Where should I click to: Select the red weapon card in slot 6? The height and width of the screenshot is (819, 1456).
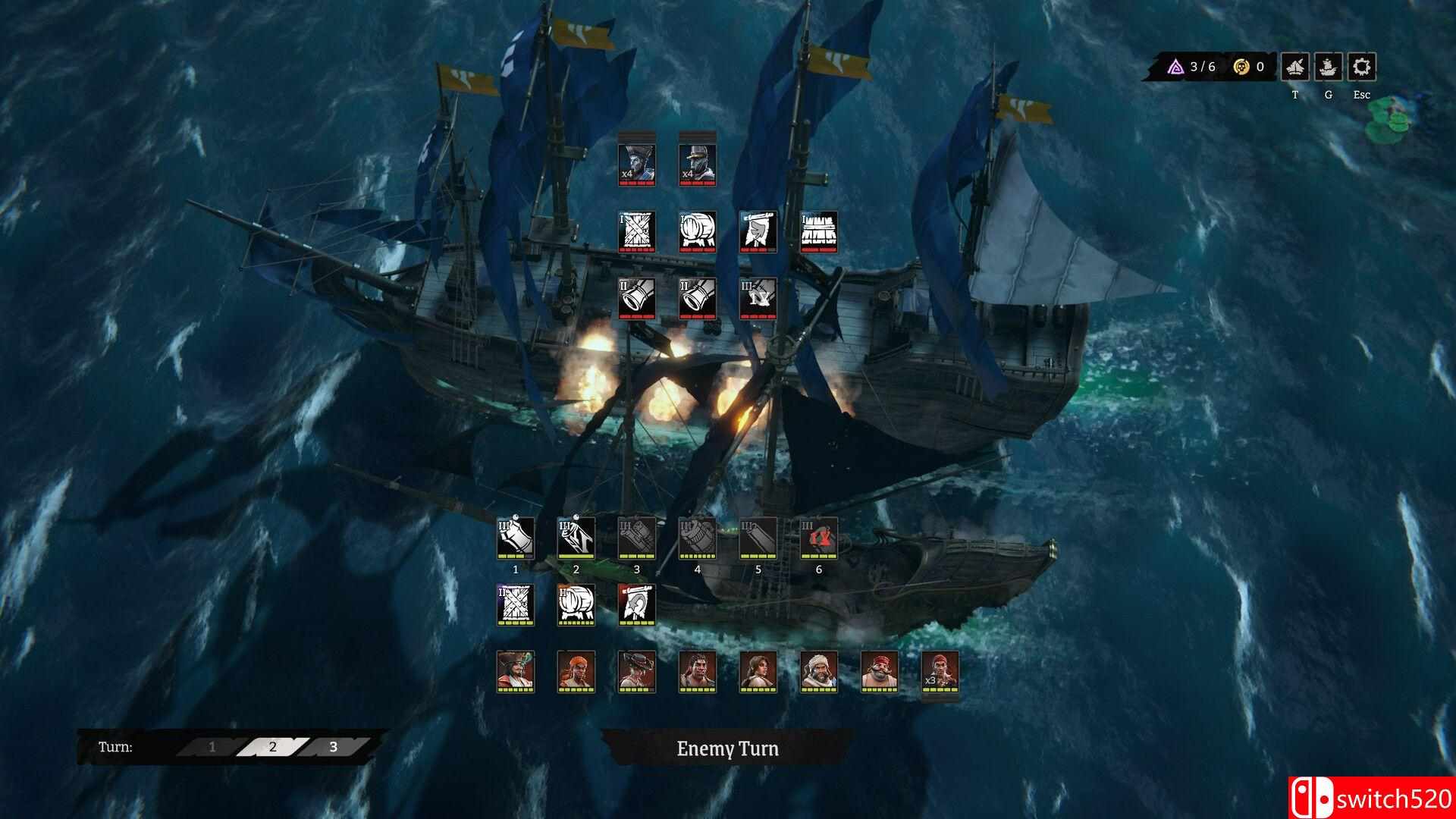click(x=819, y=538)
